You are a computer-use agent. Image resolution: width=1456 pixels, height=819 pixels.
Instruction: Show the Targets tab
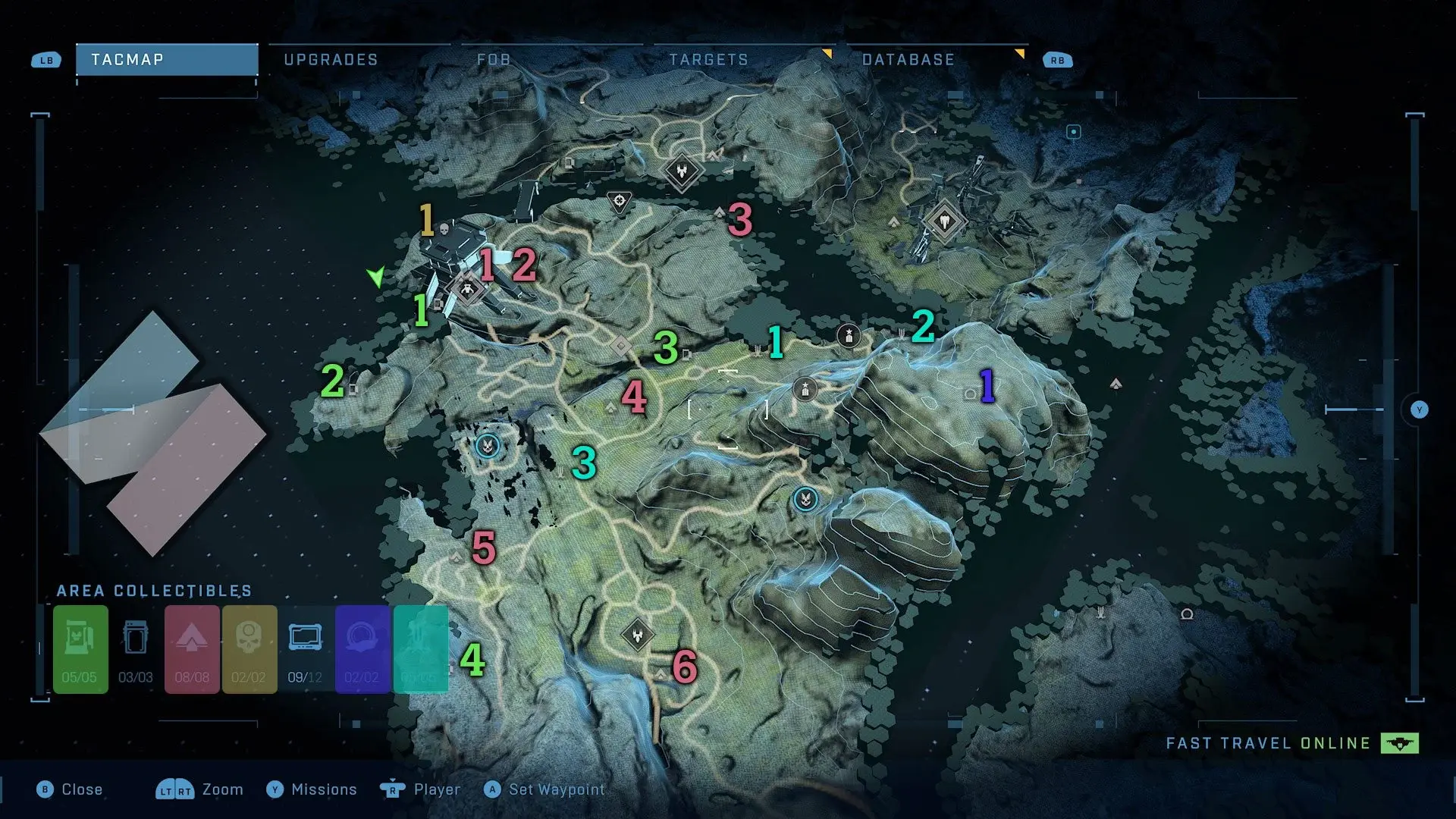(708, 60)
